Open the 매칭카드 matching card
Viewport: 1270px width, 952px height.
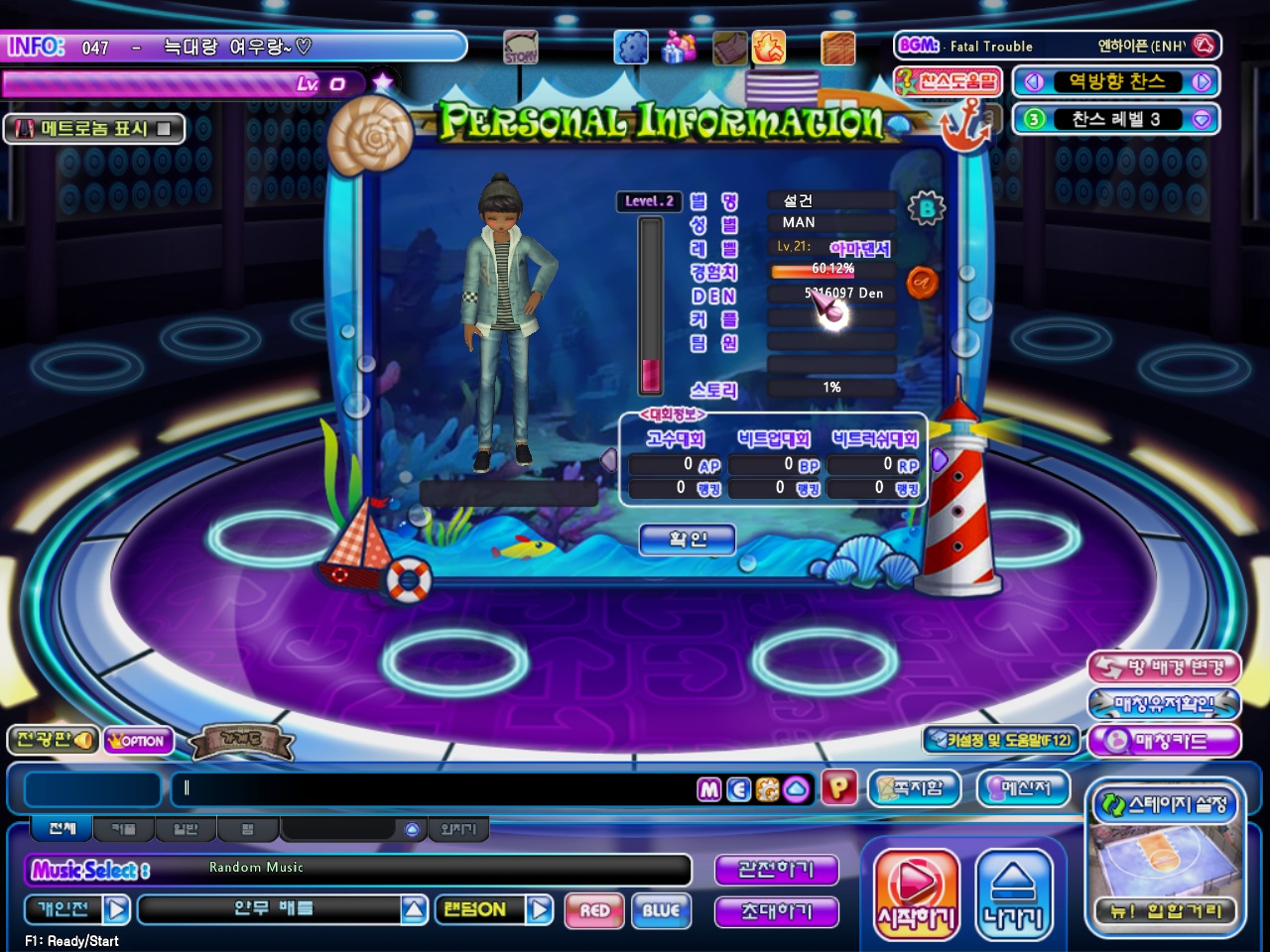[1164, 741]
